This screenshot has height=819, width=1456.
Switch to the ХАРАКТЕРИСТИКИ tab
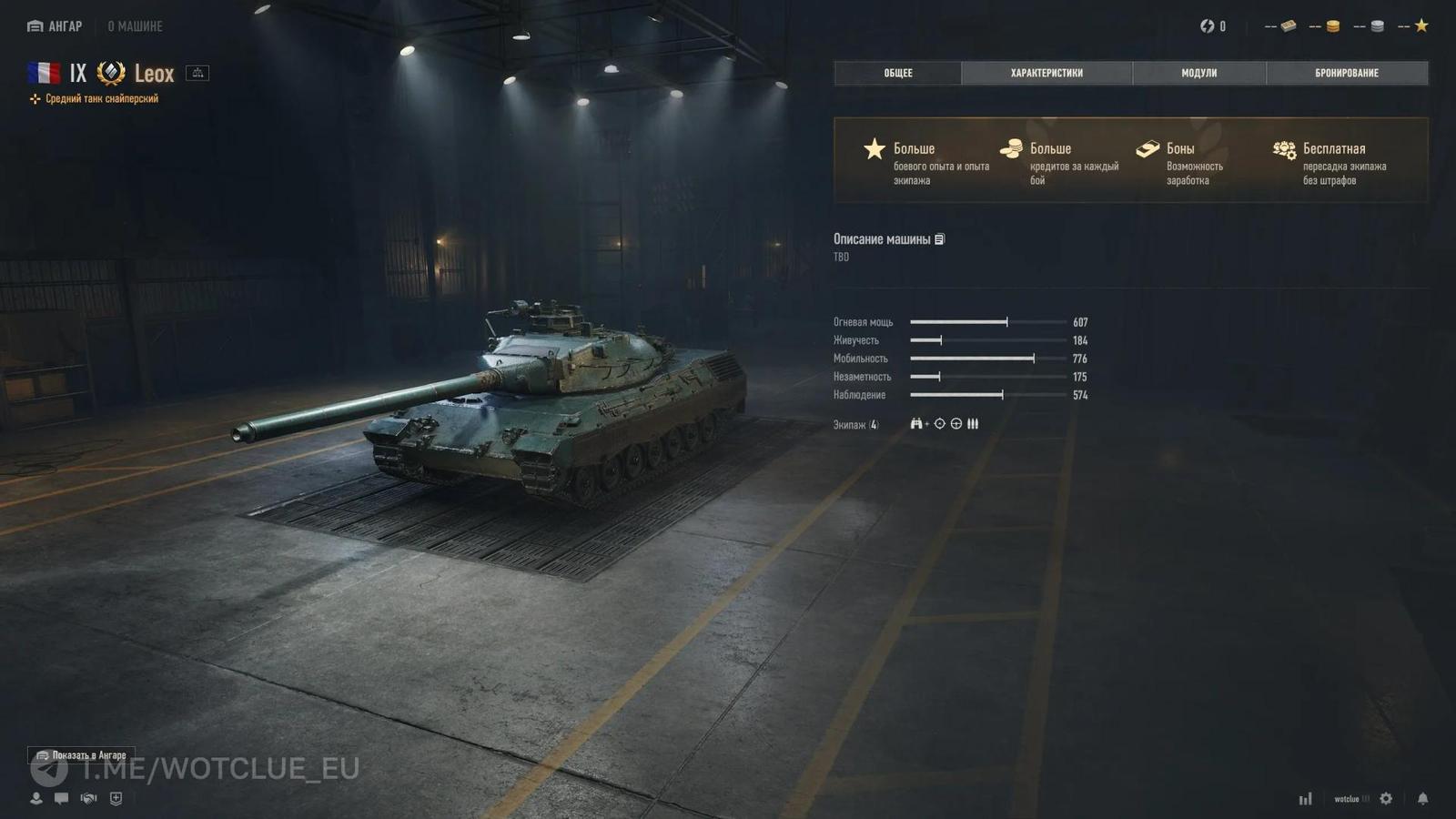(x=1046, y=73)
